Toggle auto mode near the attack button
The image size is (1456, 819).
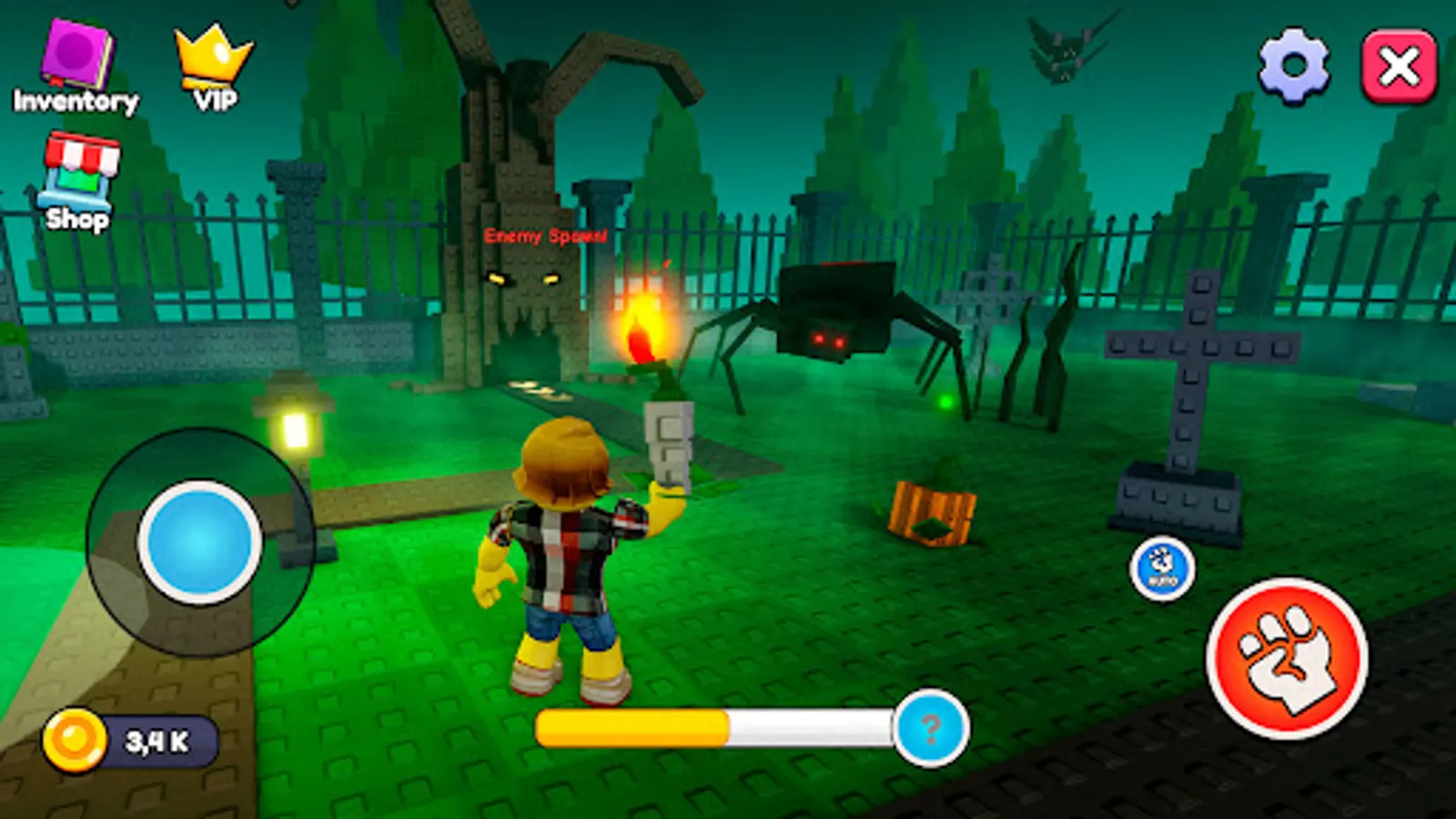coord(1163,567)
